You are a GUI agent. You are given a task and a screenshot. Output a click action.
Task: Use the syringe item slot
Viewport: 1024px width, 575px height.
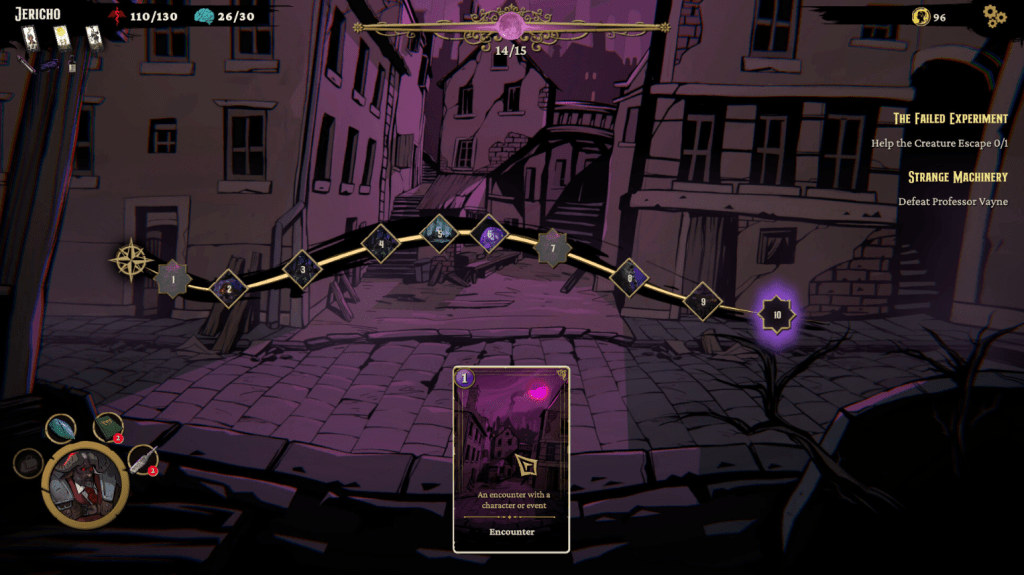[144, 459]
